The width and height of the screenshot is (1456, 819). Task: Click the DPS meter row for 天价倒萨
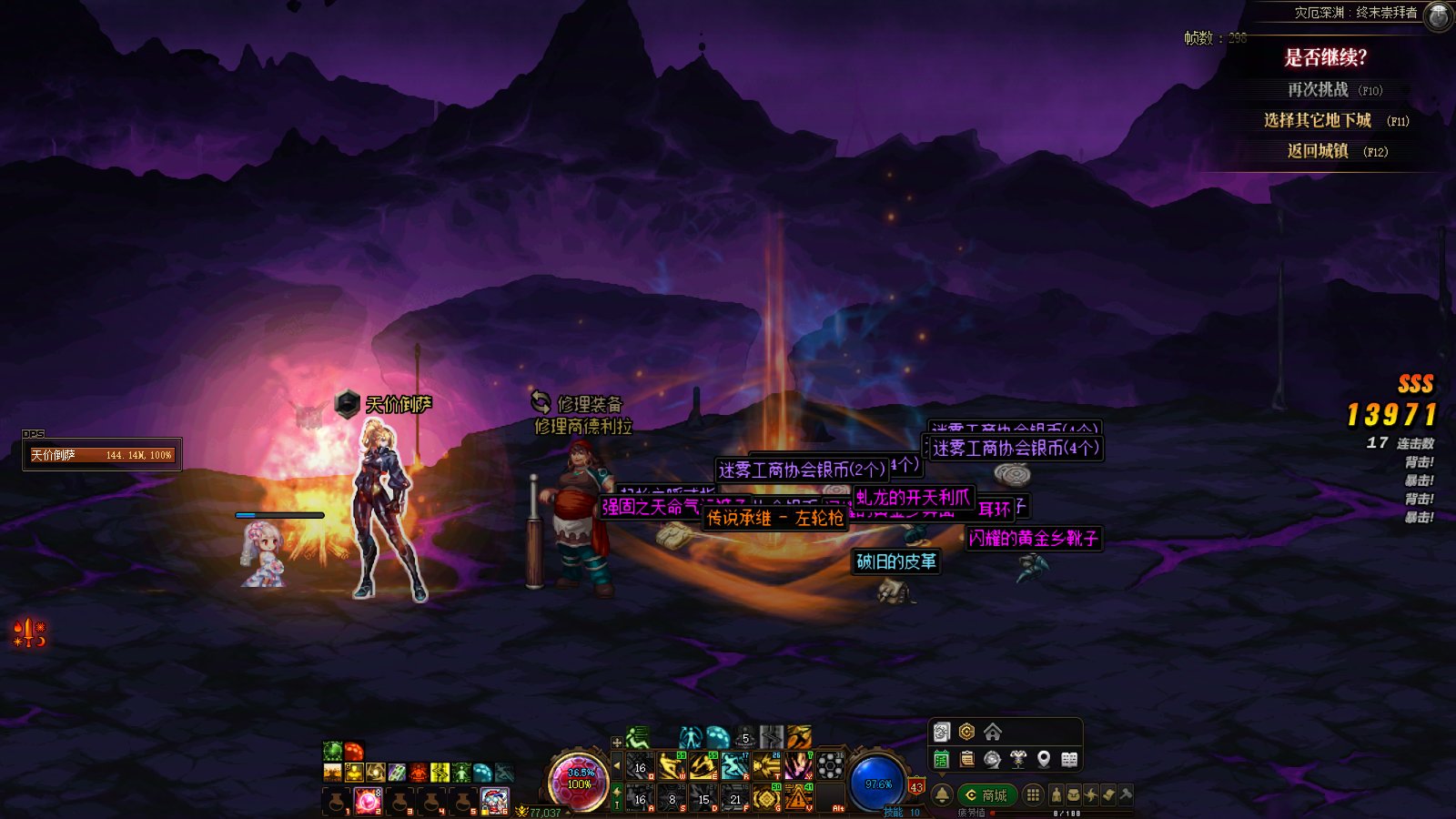coord(102,455)
